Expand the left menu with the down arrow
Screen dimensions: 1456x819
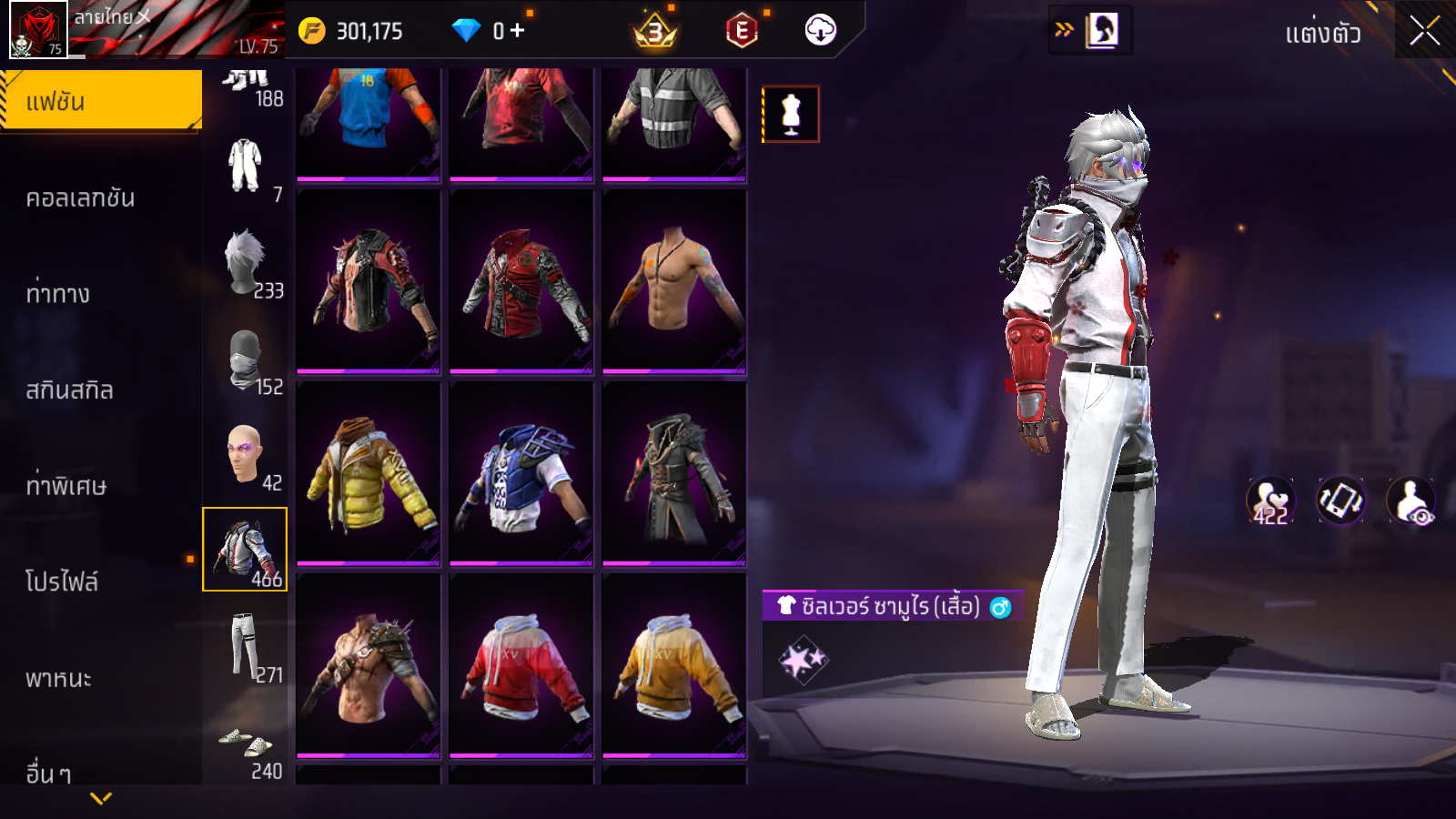pos(101,798)
